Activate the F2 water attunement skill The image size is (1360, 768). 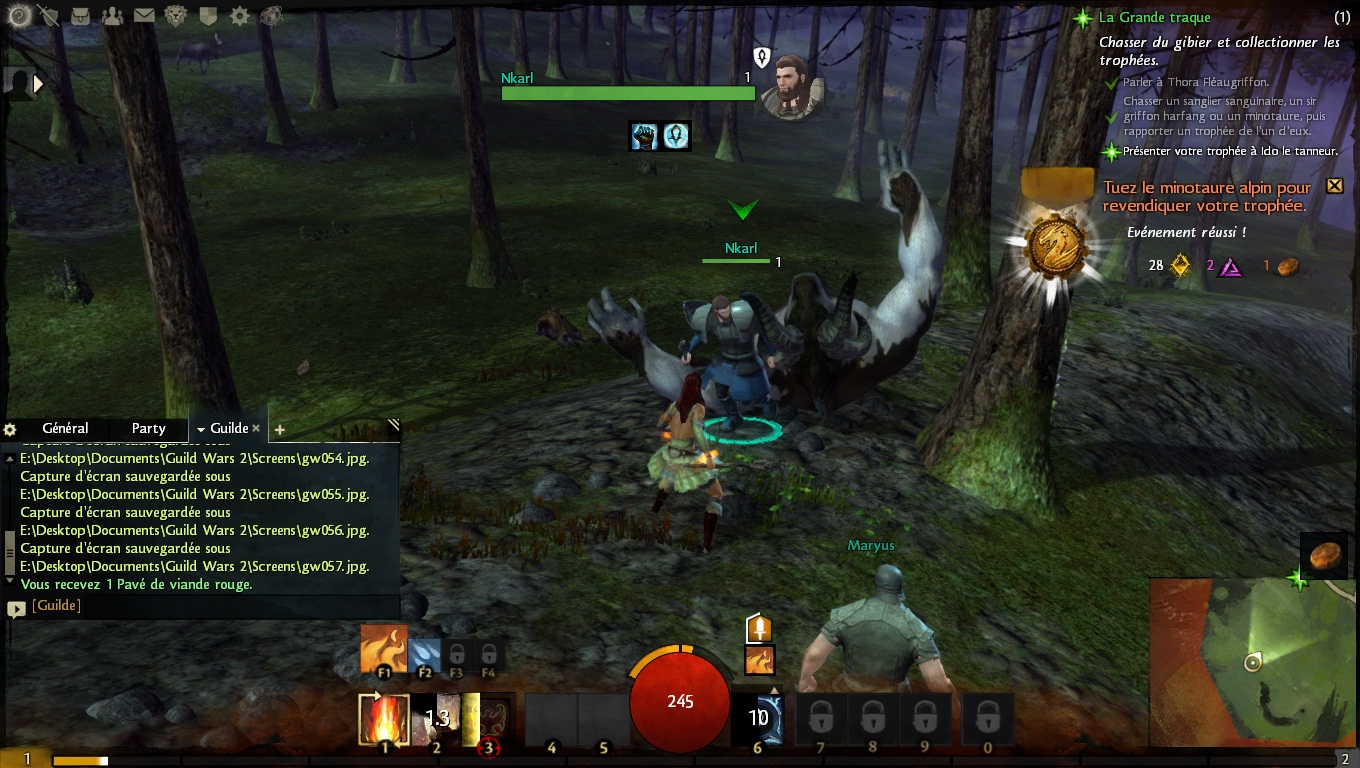click(x=424, y=653)
